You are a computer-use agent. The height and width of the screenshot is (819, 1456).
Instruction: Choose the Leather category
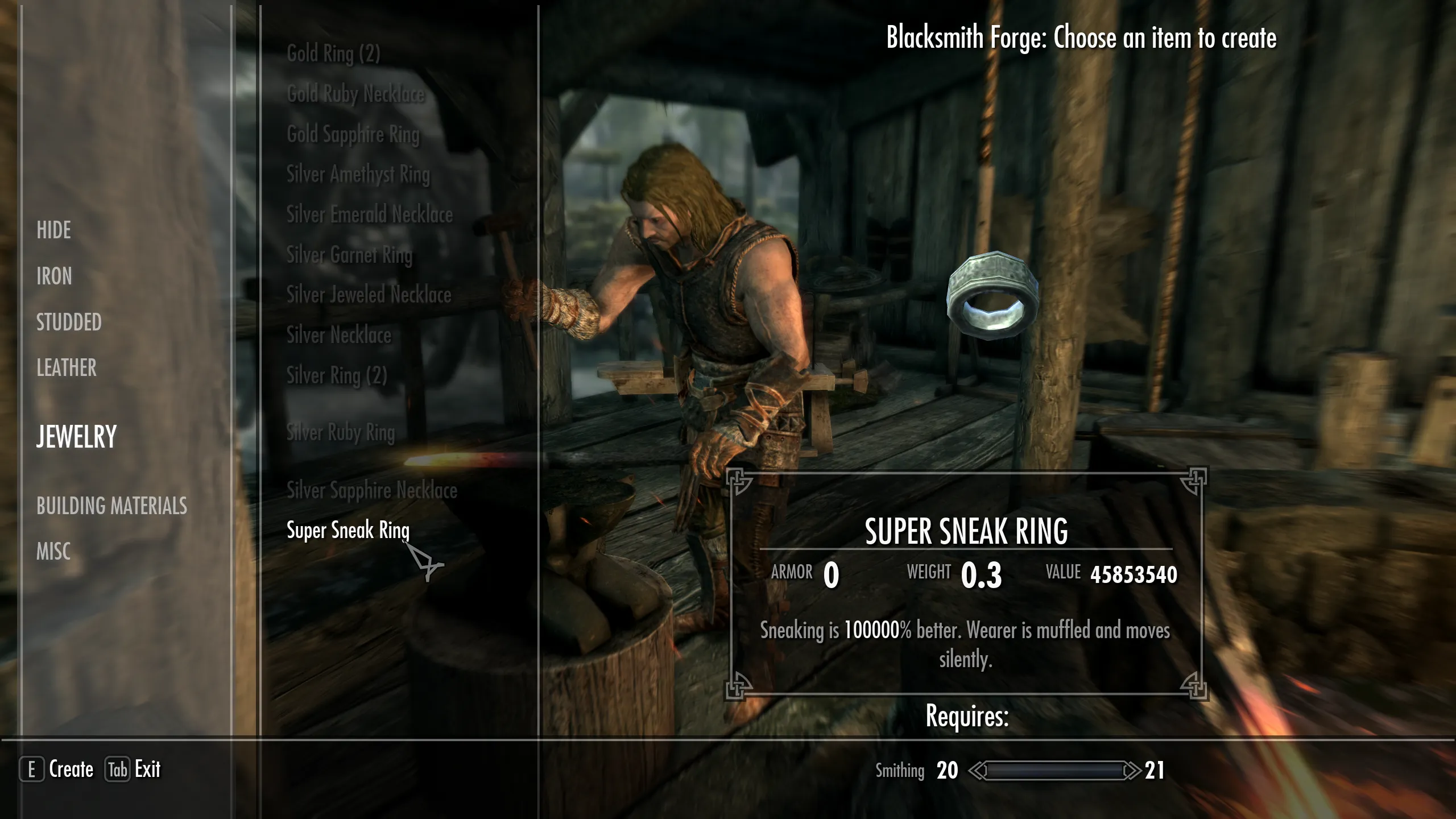tap(67, 368)
